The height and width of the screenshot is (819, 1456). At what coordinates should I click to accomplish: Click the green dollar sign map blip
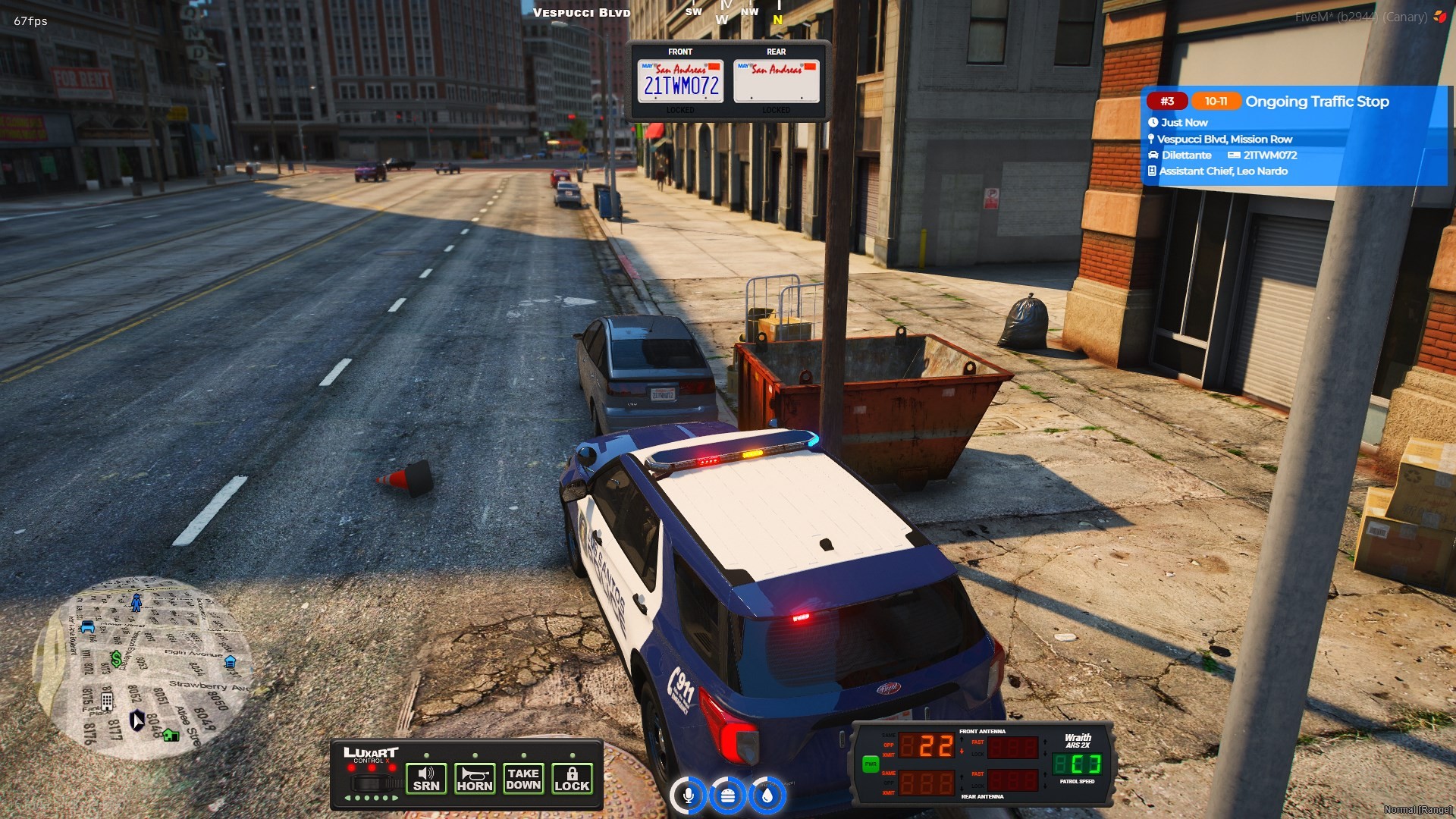pos(116,658)
